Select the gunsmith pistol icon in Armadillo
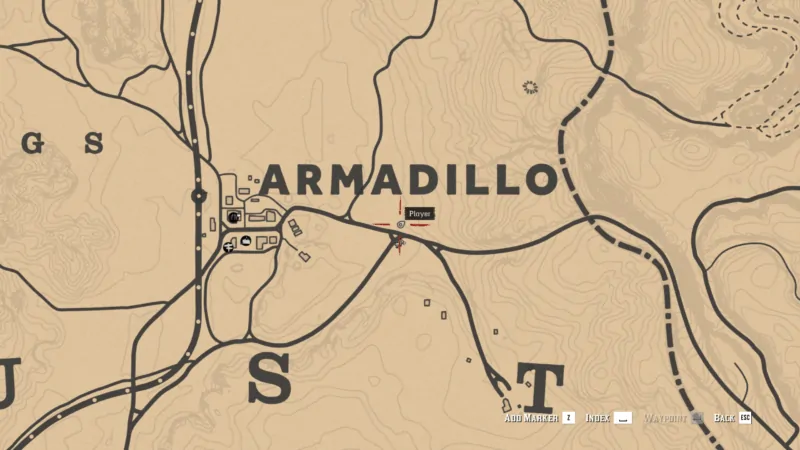Viewport: 800px width, 450px height. 229,245
